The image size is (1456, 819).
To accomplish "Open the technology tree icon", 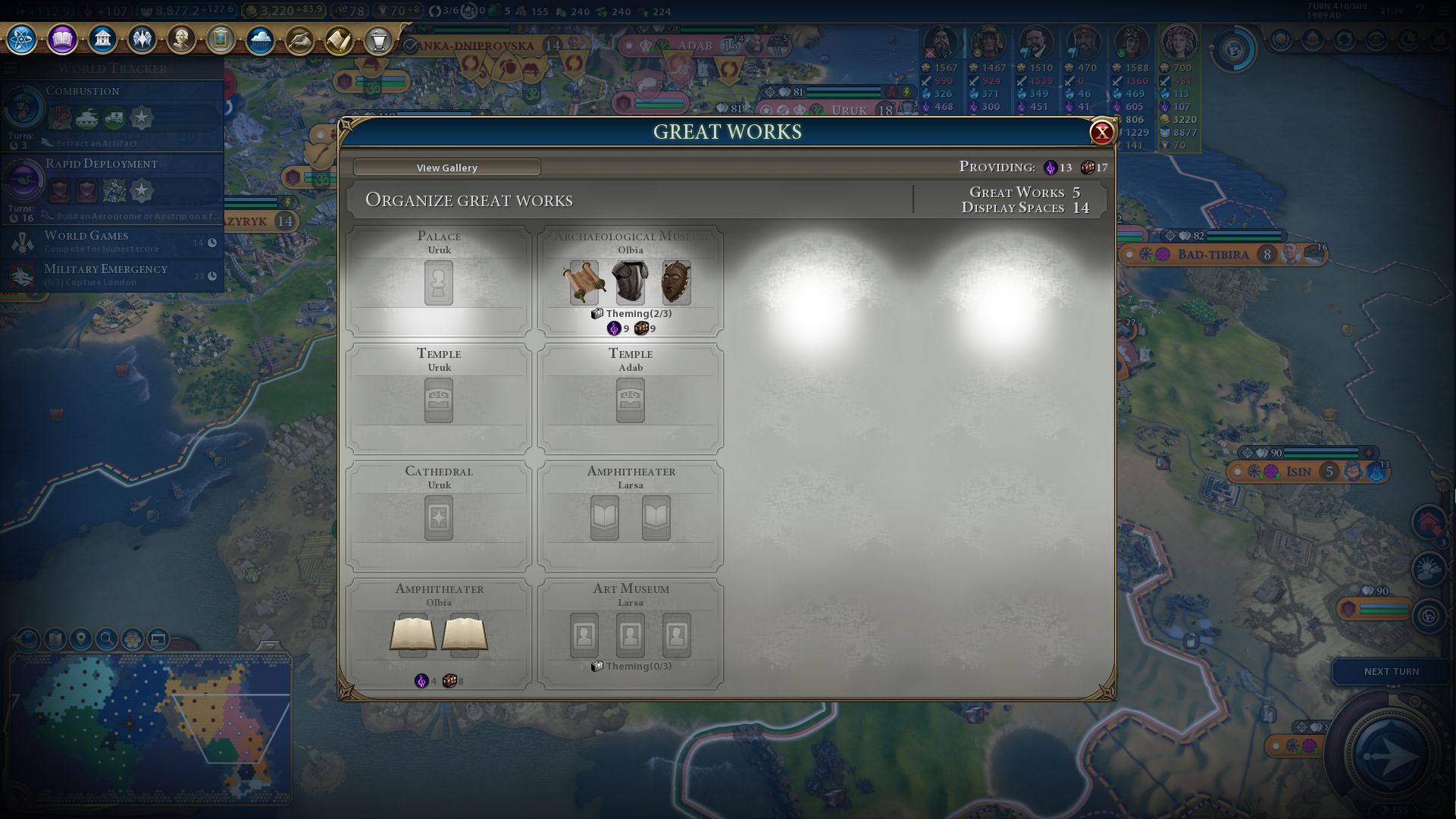I will pos(22,39).
